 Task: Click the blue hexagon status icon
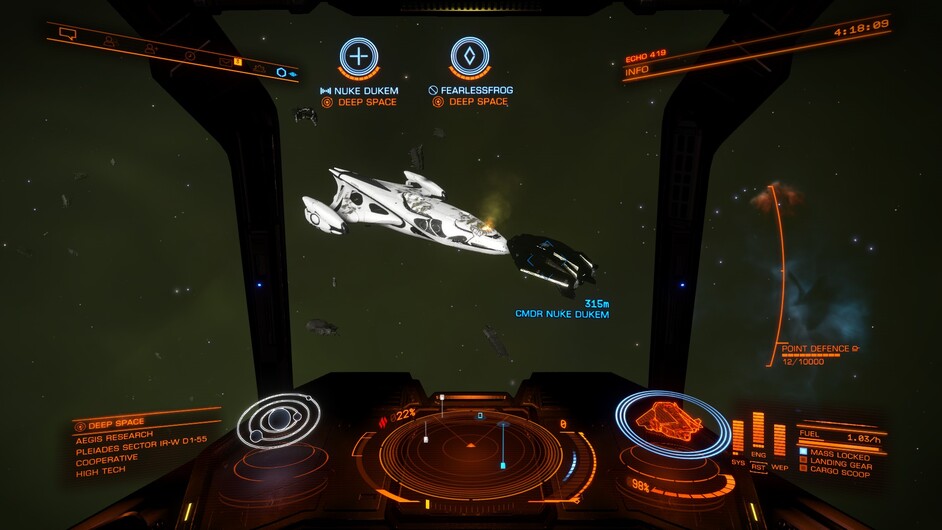click(x=281, y=73)
